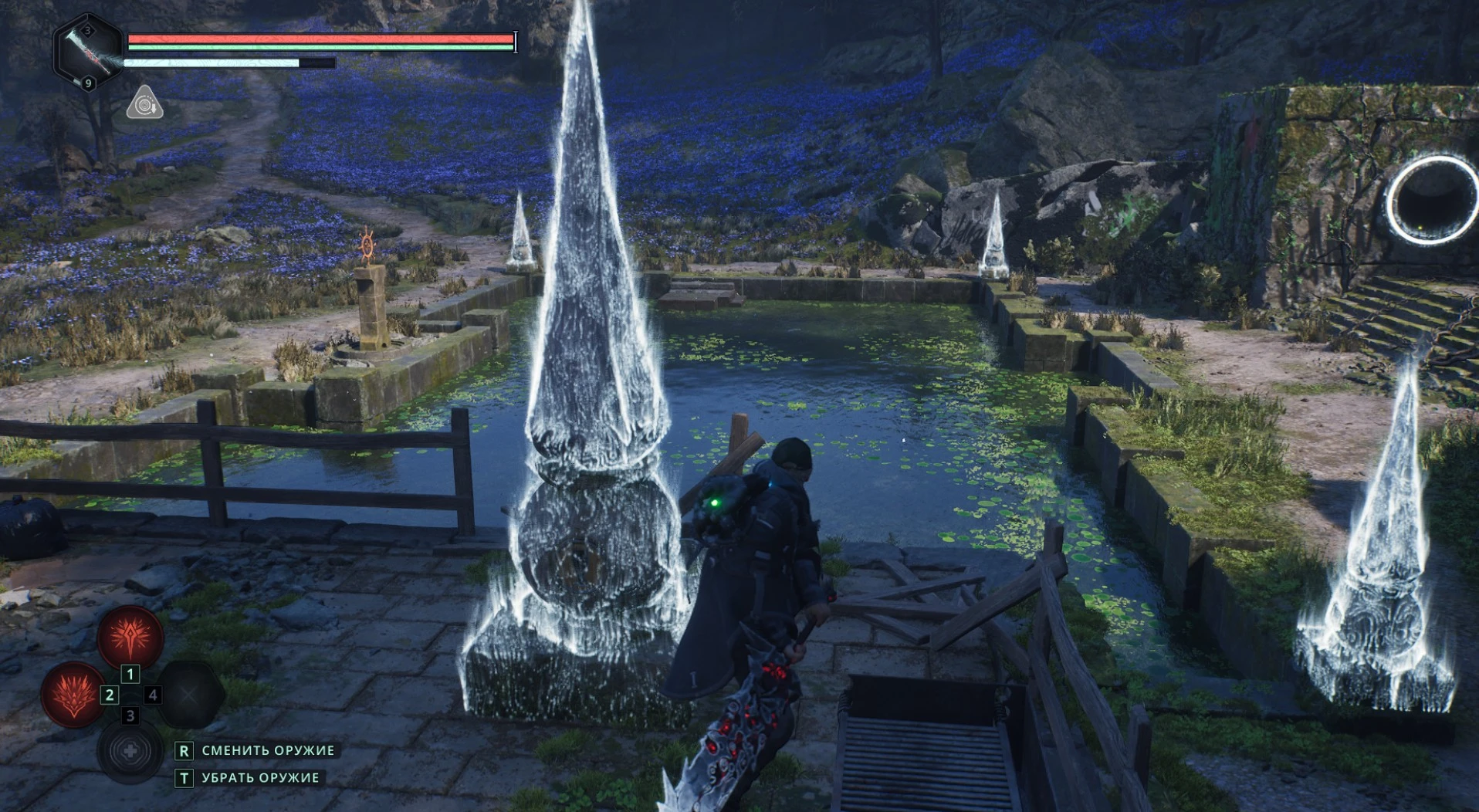Choose the empty hexagonal X slot
This screenshot has height=812, width=1479.
tap(190, 695)
